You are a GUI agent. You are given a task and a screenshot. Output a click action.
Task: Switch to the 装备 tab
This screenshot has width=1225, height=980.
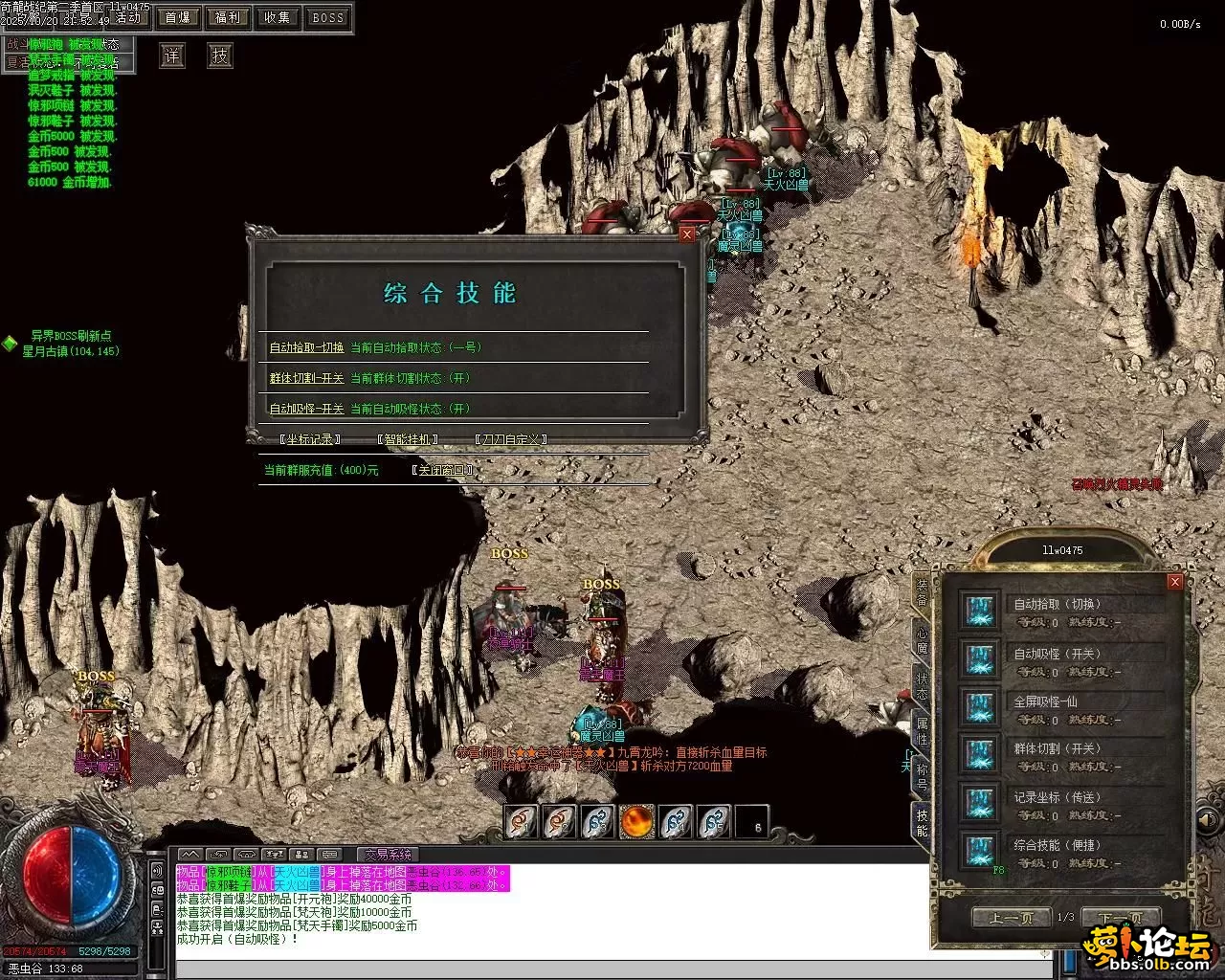(x=922, y=590)
